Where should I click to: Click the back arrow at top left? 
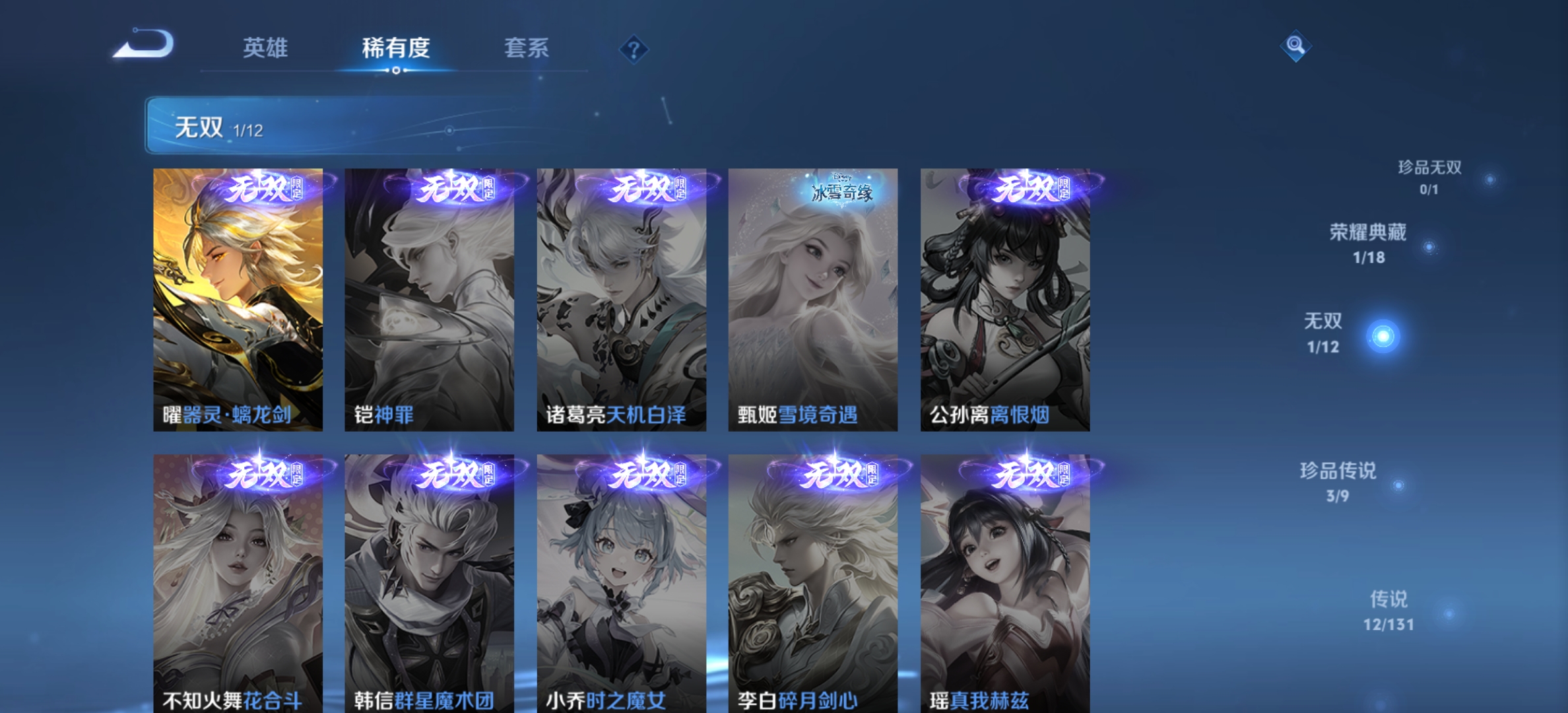click(x=144, y=44)
